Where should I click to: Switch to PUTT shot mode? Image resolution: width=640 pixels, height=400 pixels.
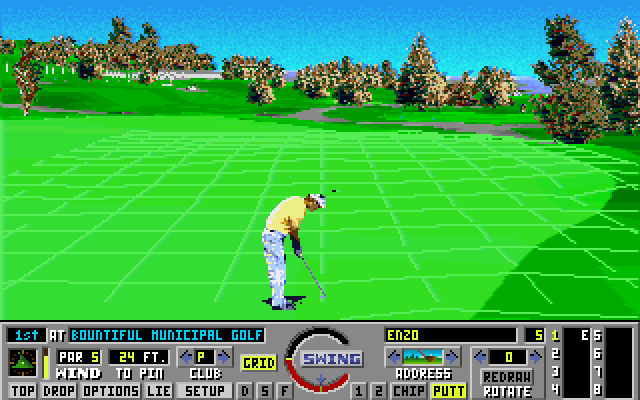point(447,390)
